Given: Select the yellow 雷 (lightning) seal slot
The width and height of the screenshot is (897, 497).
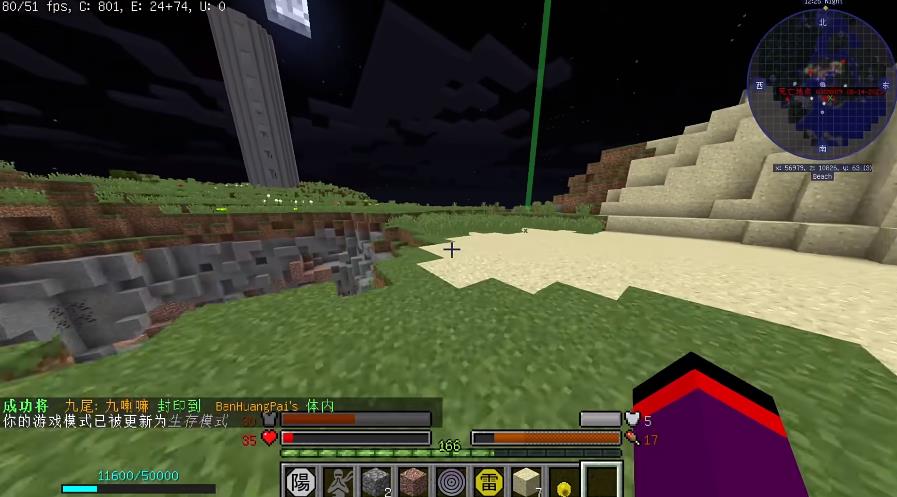Looking at the screenshot, I should click(x=489, y=482).
